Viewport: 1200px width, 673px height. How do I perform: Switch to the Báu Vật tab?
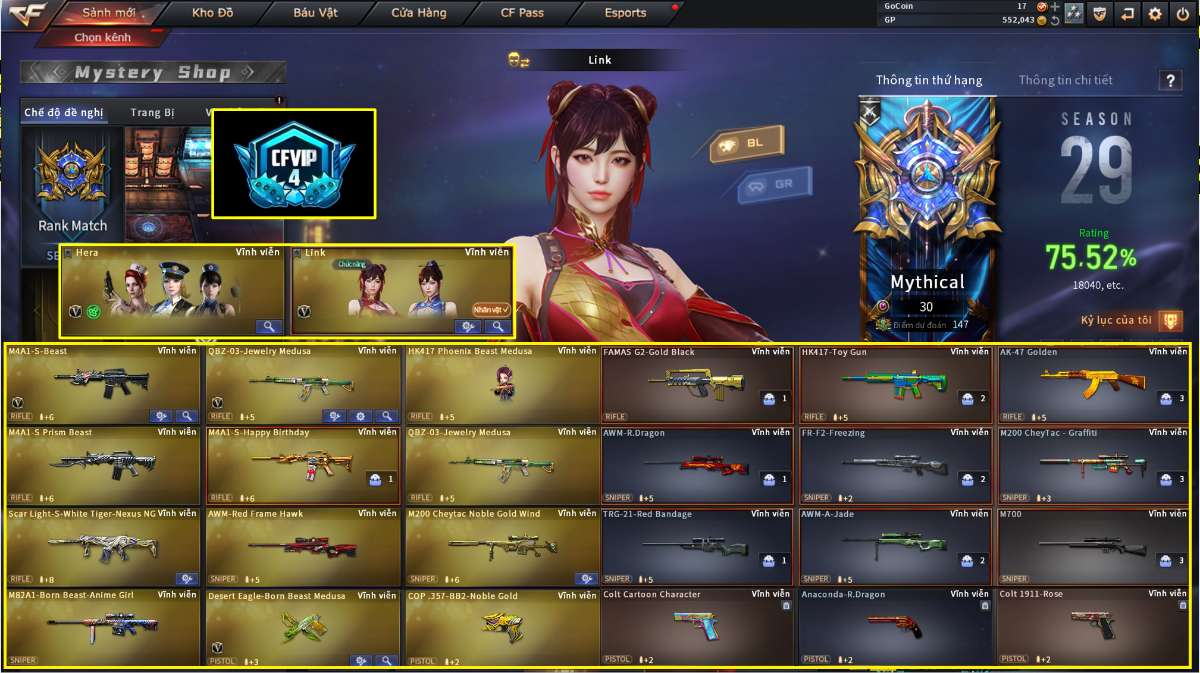pyautogui.click(x=315, y=13)
